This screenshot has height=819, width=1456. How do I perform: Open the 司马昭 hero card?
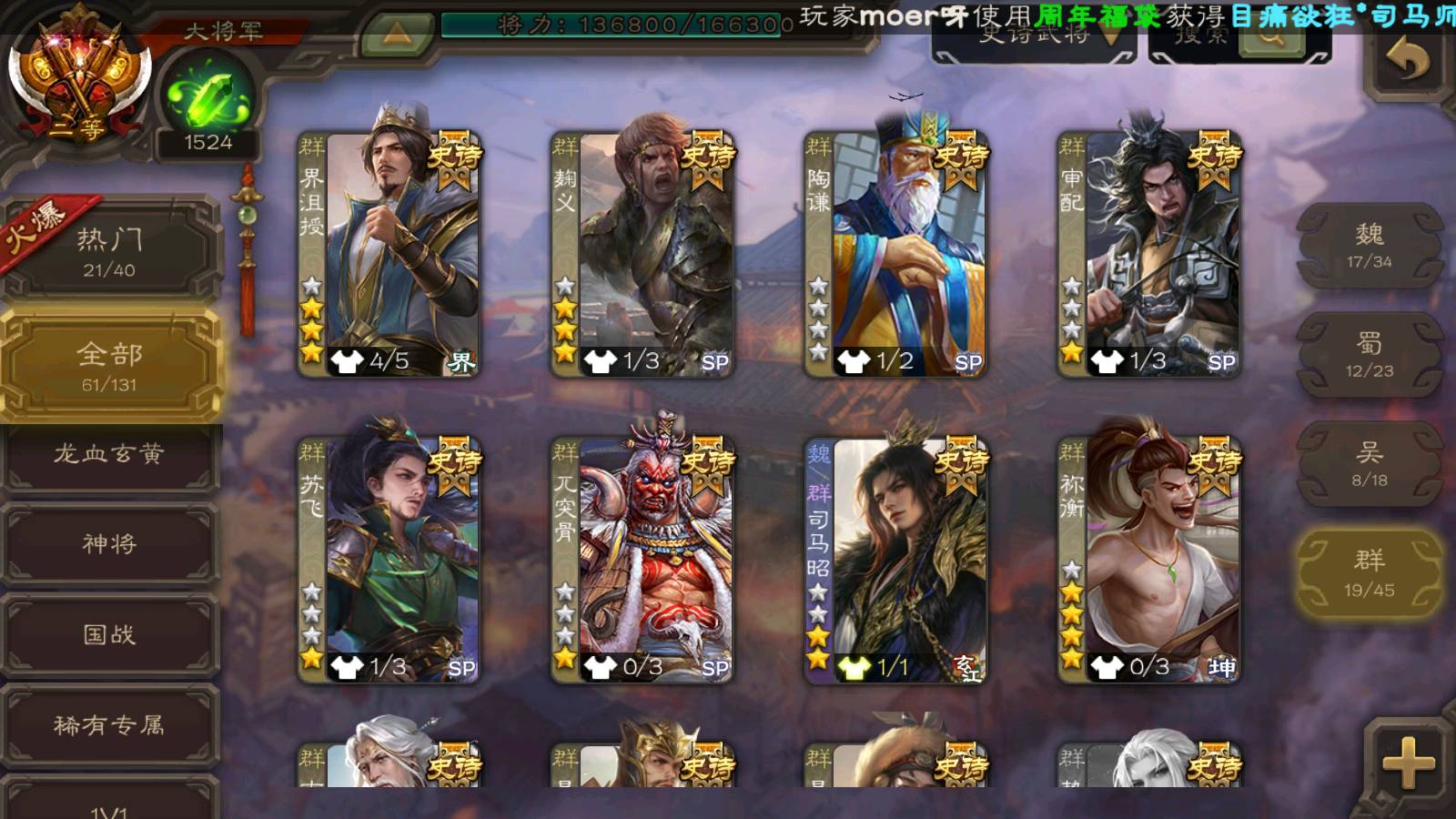point(896,561)
